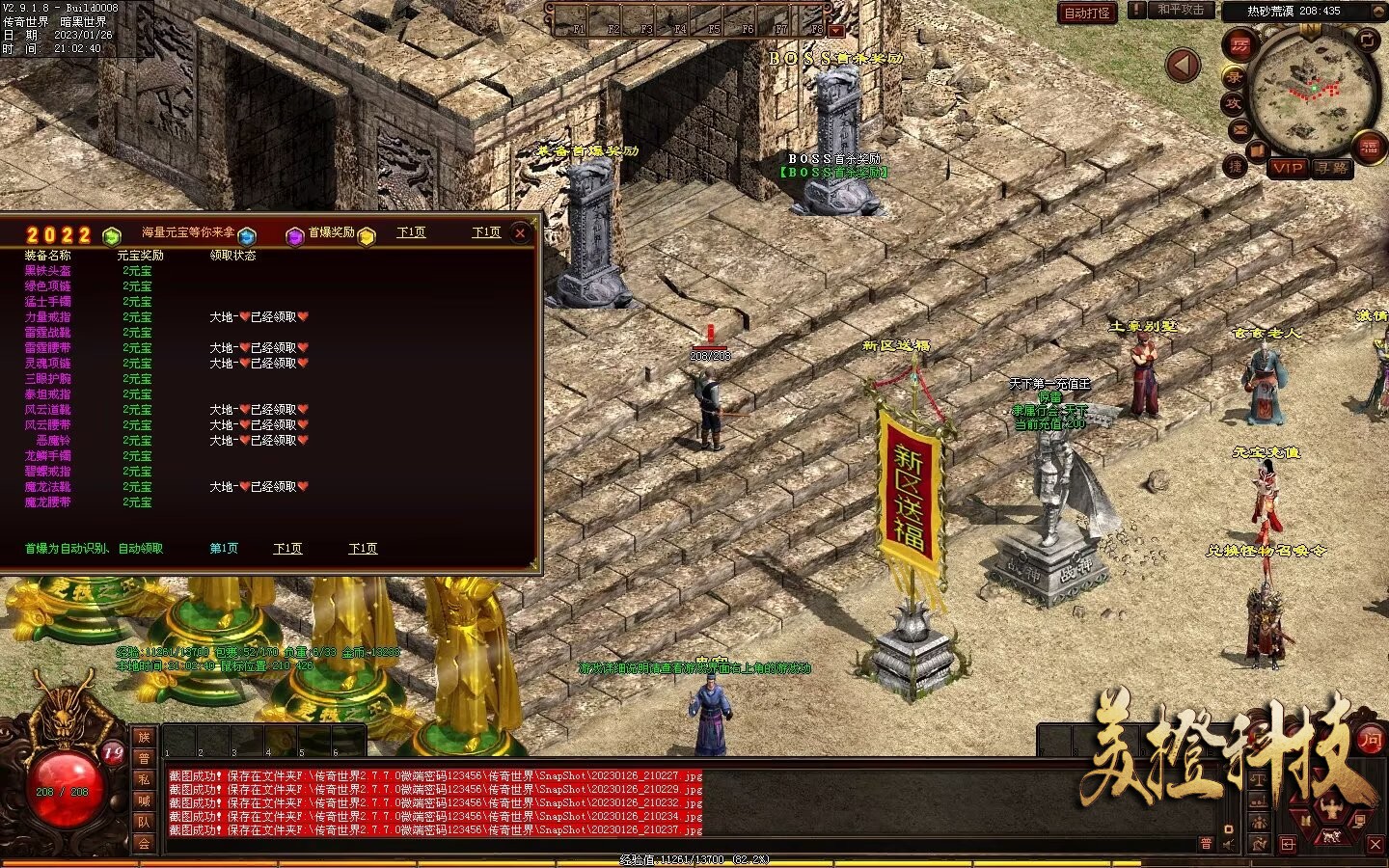1389x868 pixels.
Task: Open the mail envelope icon
Action: click(1240, 129)
